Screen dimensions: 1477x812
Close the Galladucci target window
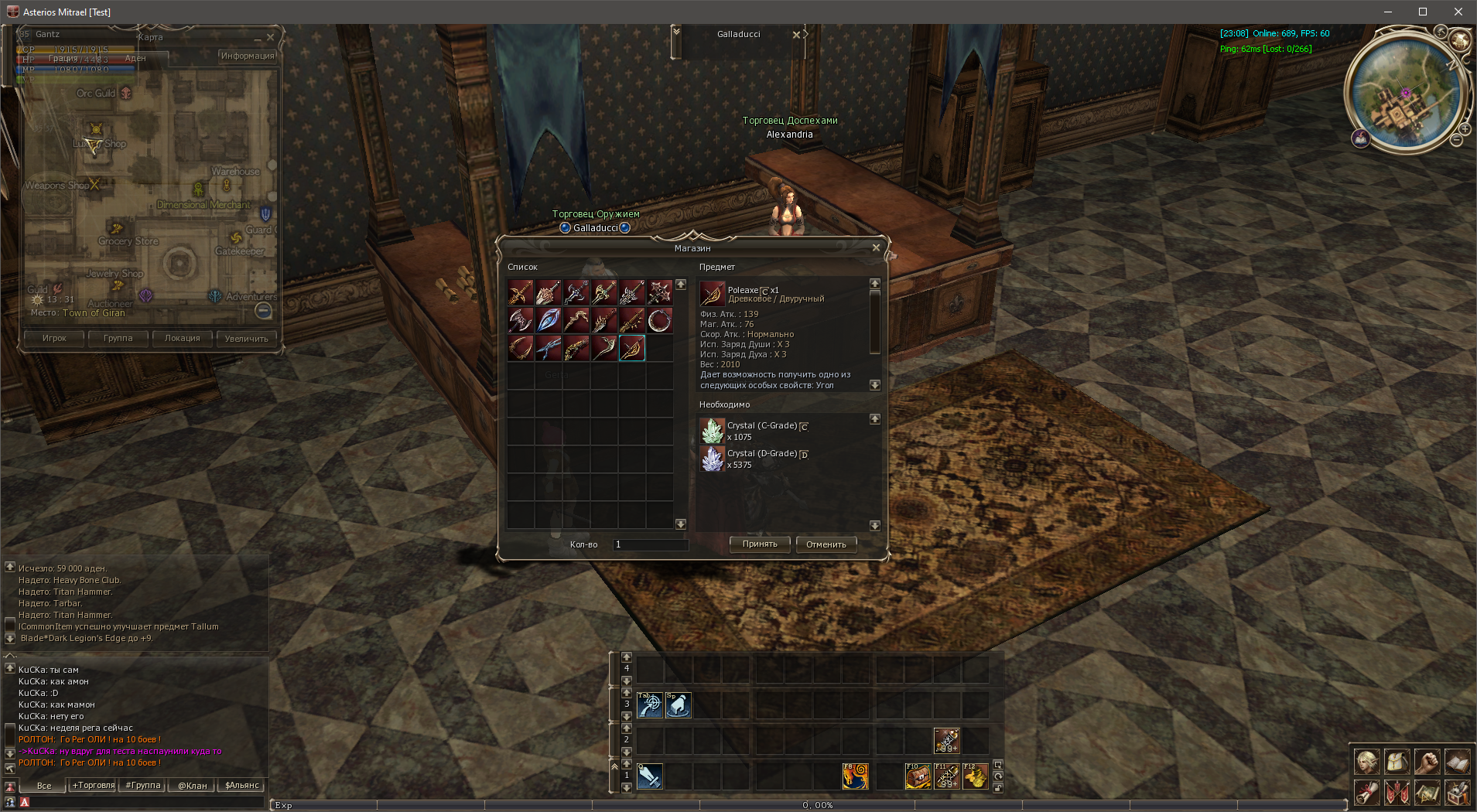point(796,35)
